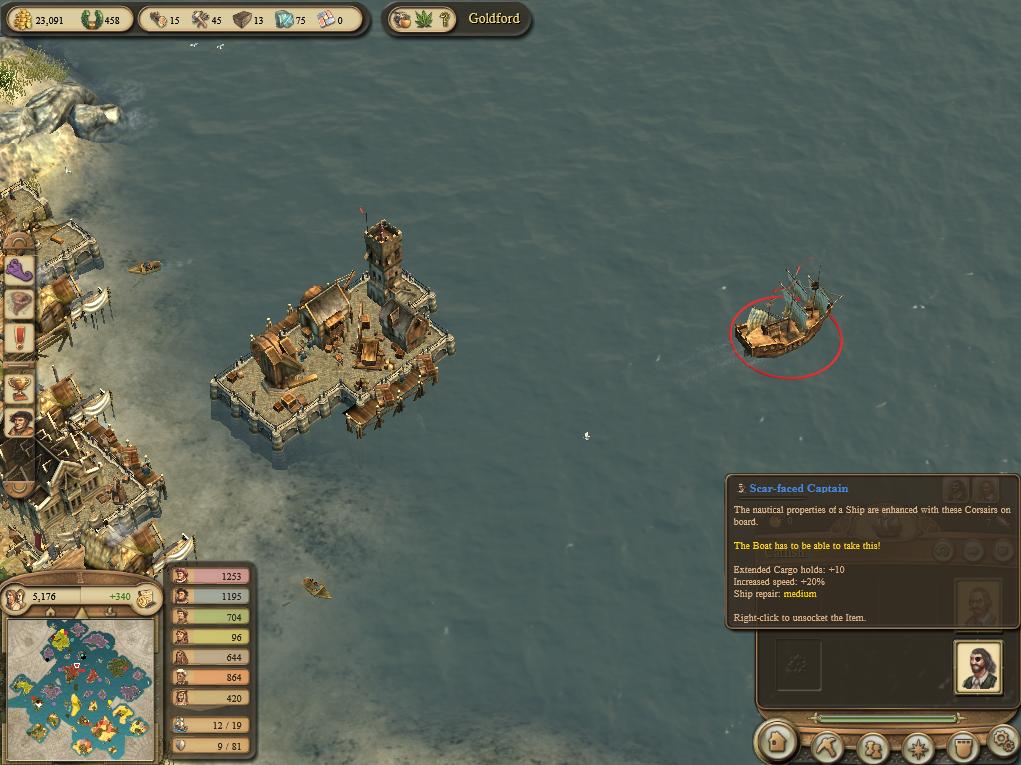Open the trophy achievements icon
Image resolution: width=1021 pixels, height=765 pixels.
click(x=19, y=385)
